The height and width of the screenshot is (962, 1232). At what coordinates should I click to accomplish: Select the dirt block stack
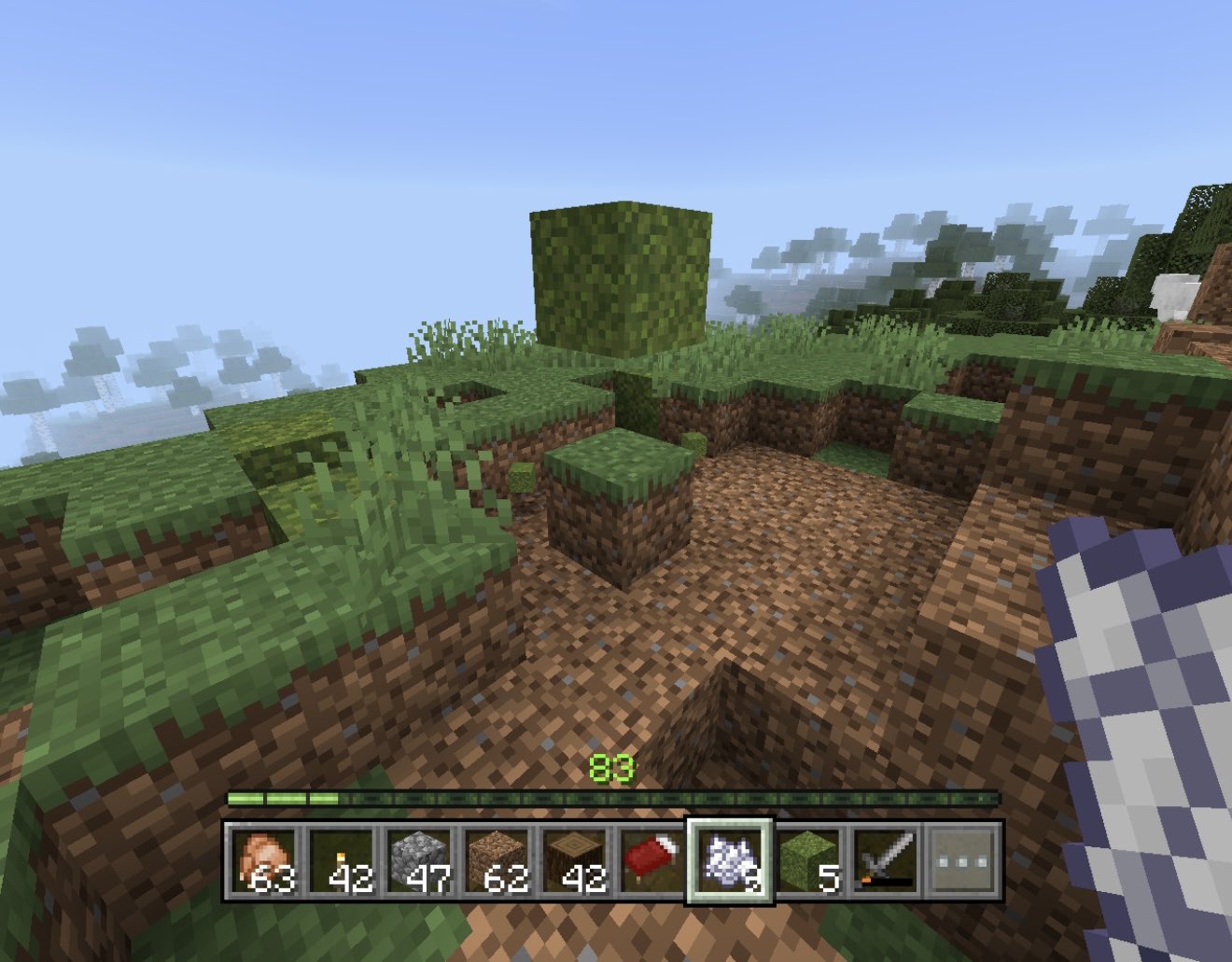(497, 861)
